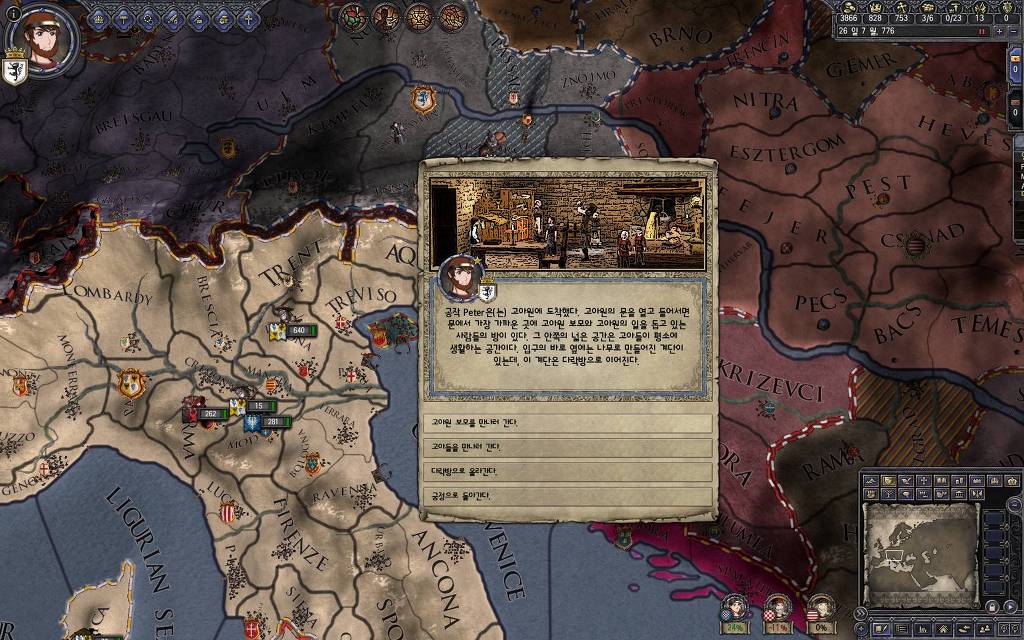Select "다락방으로 올라간다" event choice

tap(567, 471)
